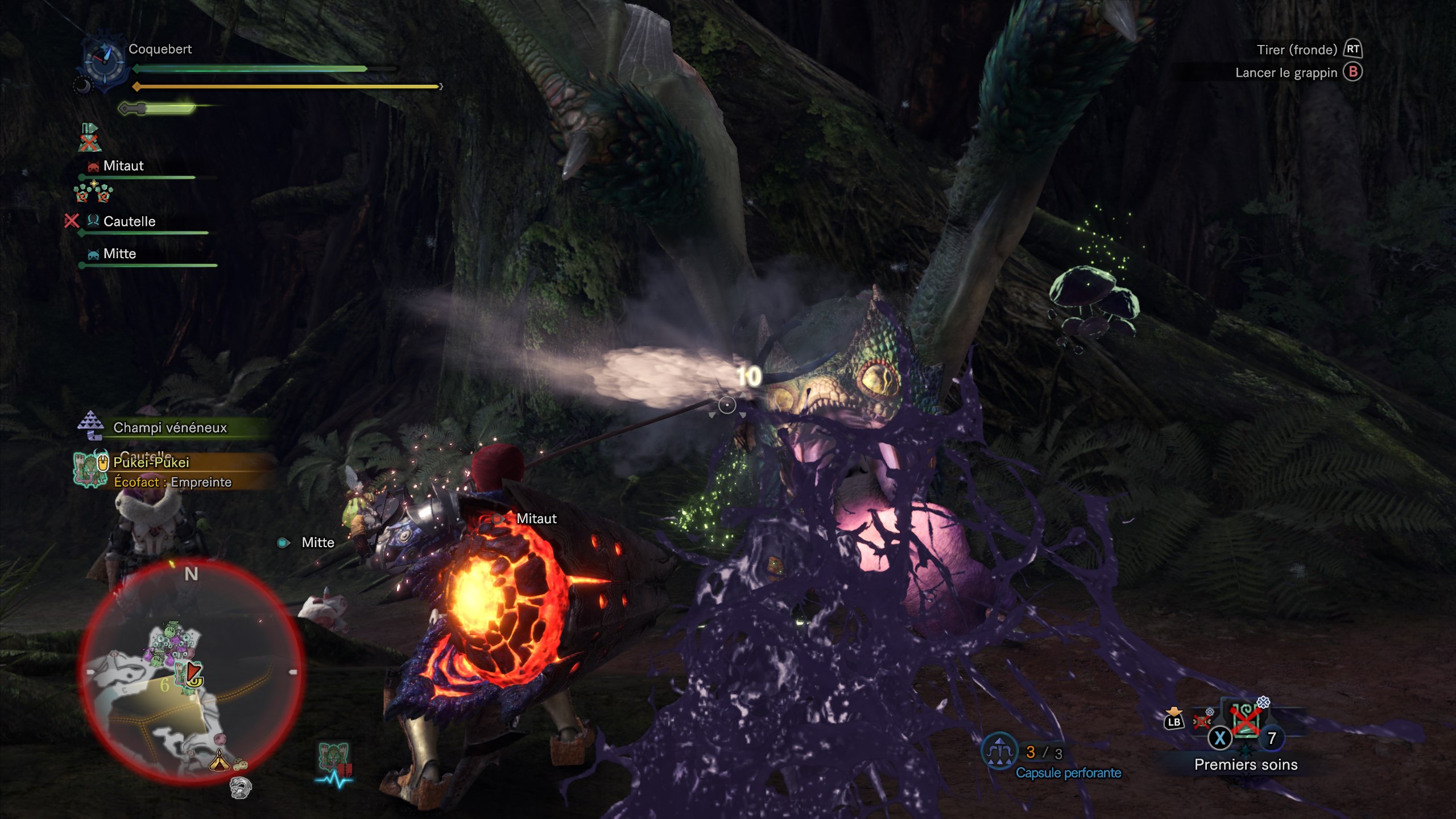Screen dimensions: 1456x819
Task: Choose party member Cautelle in the list
Action: [x=129, y=221]
